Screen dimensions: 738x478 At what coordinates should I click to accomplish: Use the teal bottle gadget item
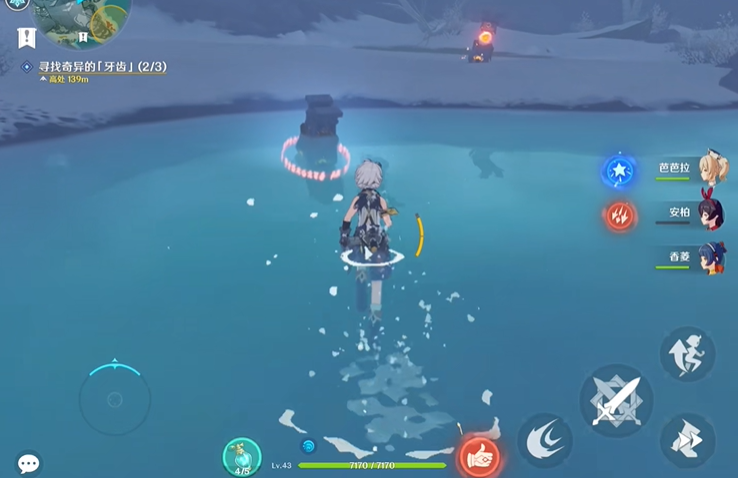241,457
